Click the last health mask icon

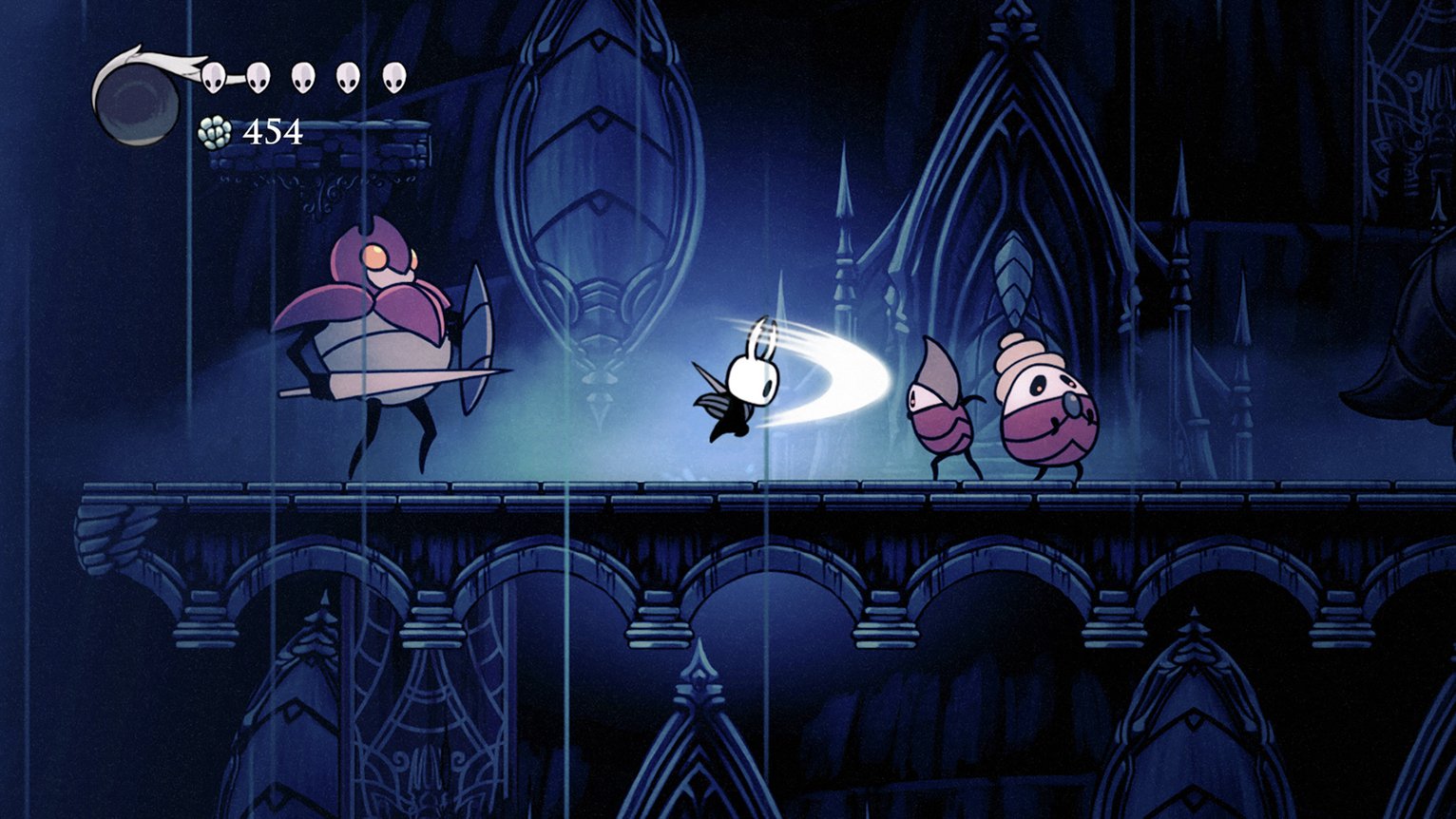(392, 76)
